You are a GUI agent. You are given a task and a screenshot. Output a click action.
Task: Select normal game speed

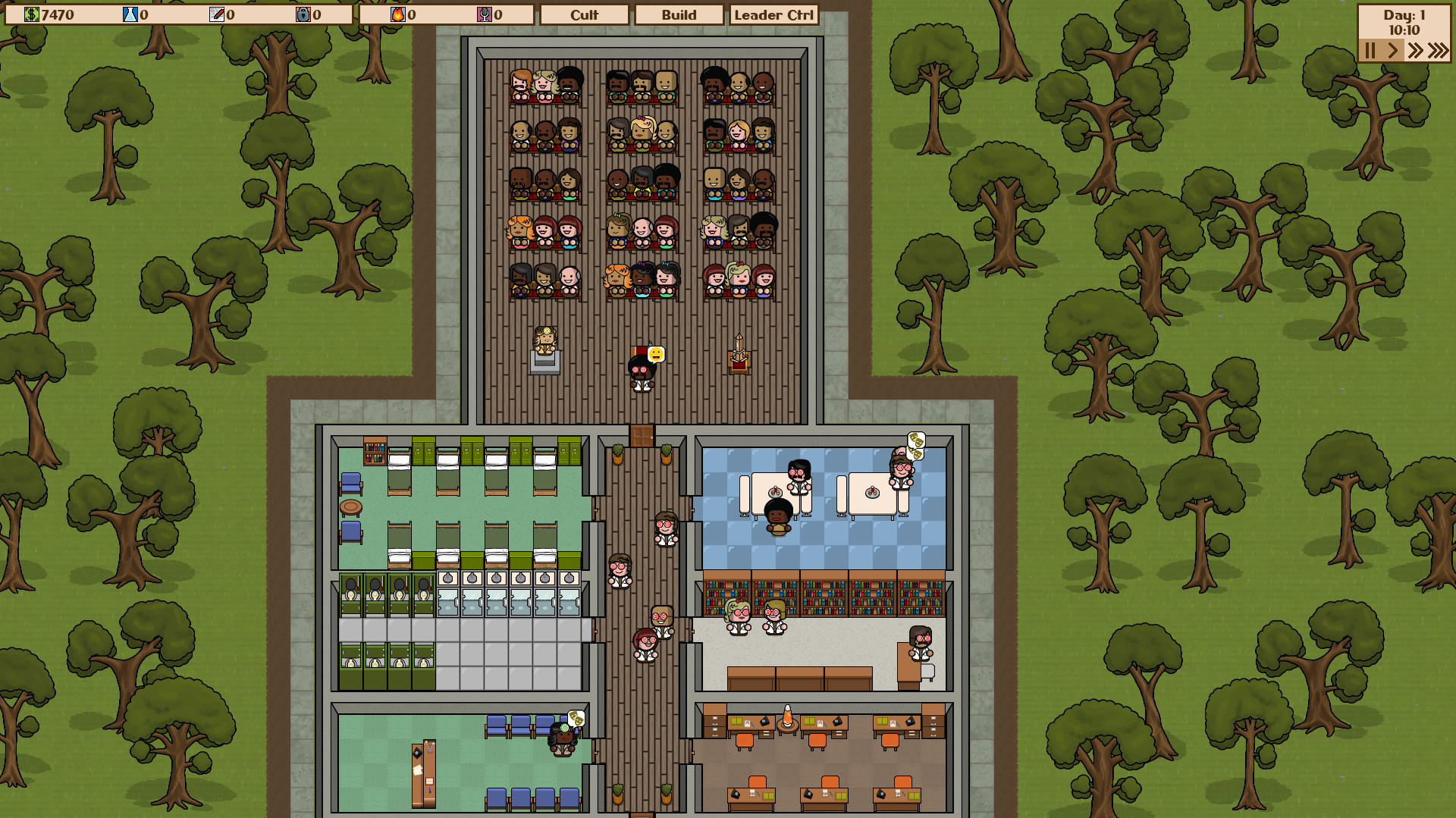click(1393, 51)
